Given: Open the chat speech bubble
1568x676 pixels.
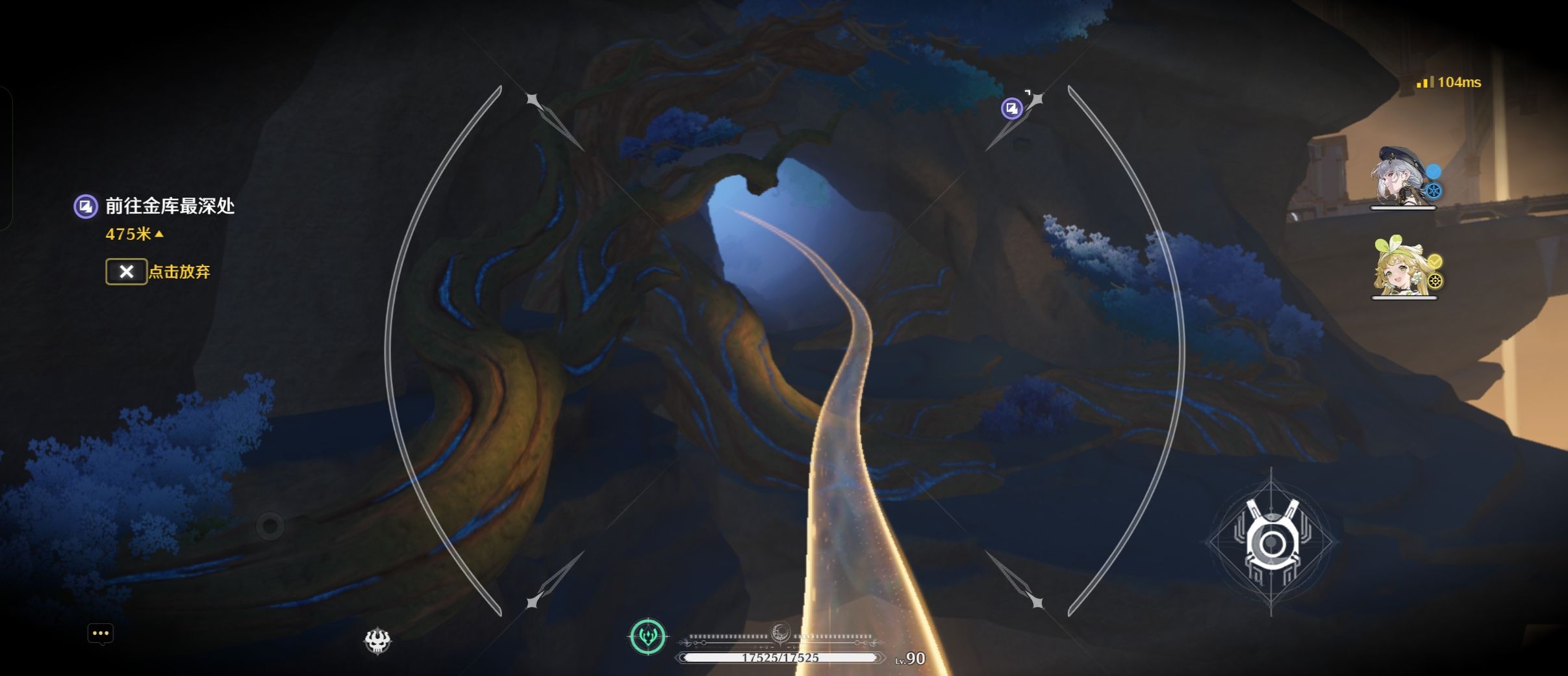Looking at the screenshot, I should [x=101, y=634].
